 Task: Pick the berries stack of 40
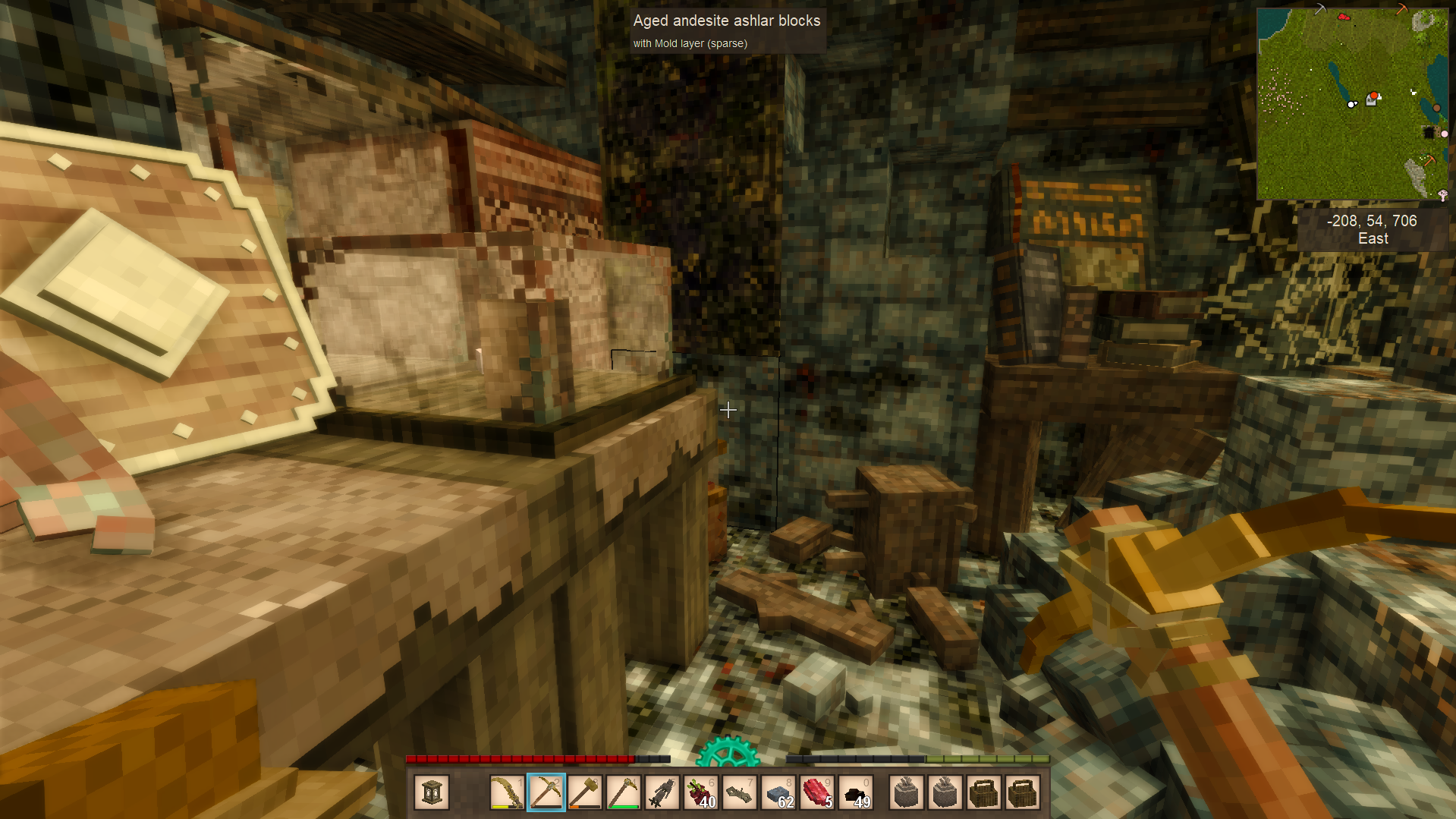(701, 792)
